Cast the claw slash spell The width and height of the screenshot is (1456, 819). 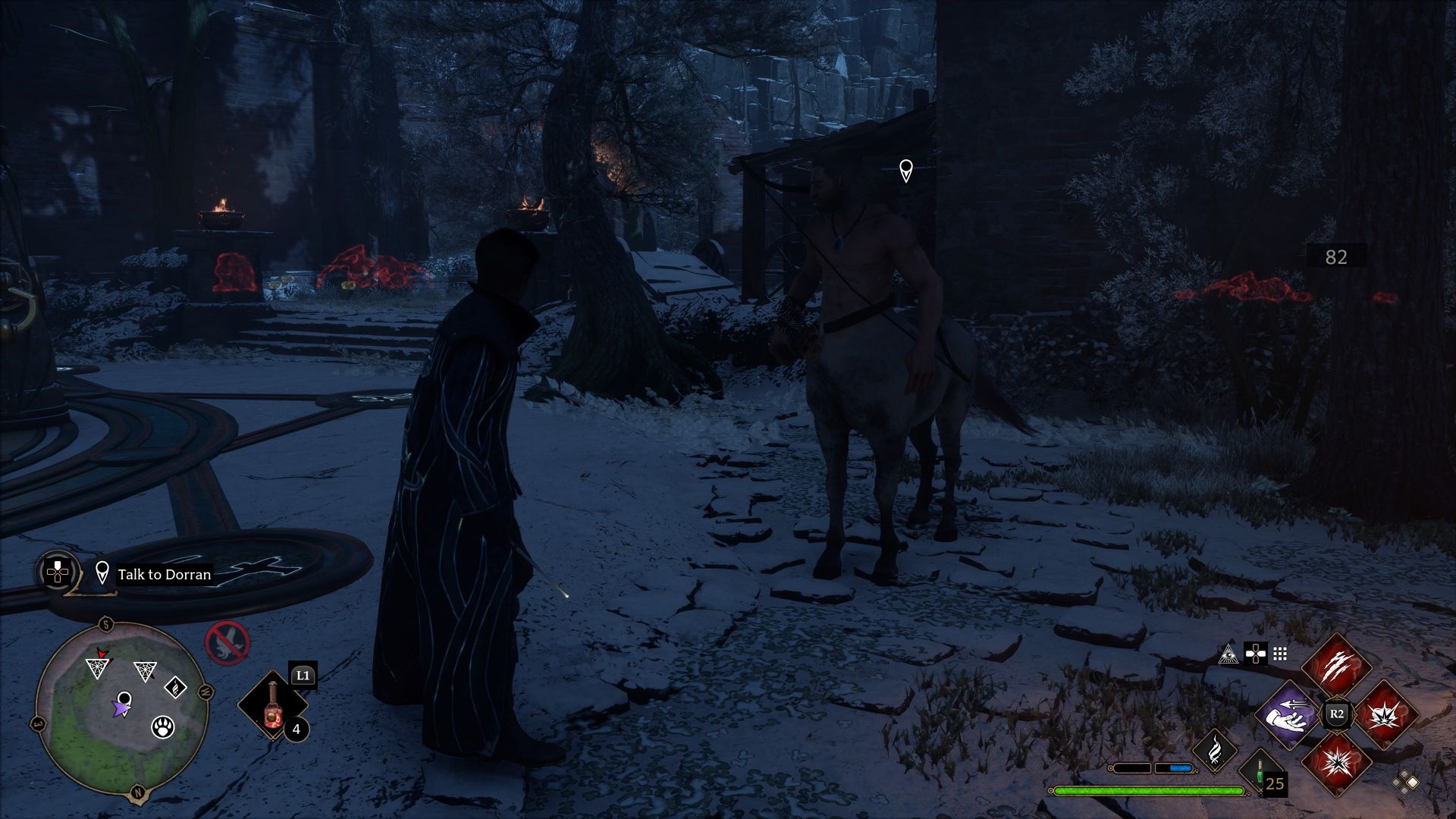[1337, 668]
